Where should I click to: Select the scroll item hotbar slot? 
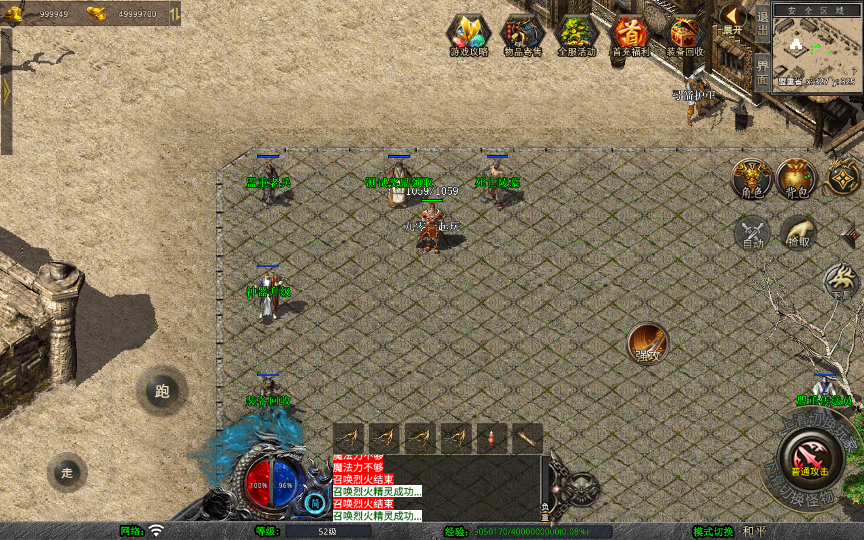[x=527, y=438]
